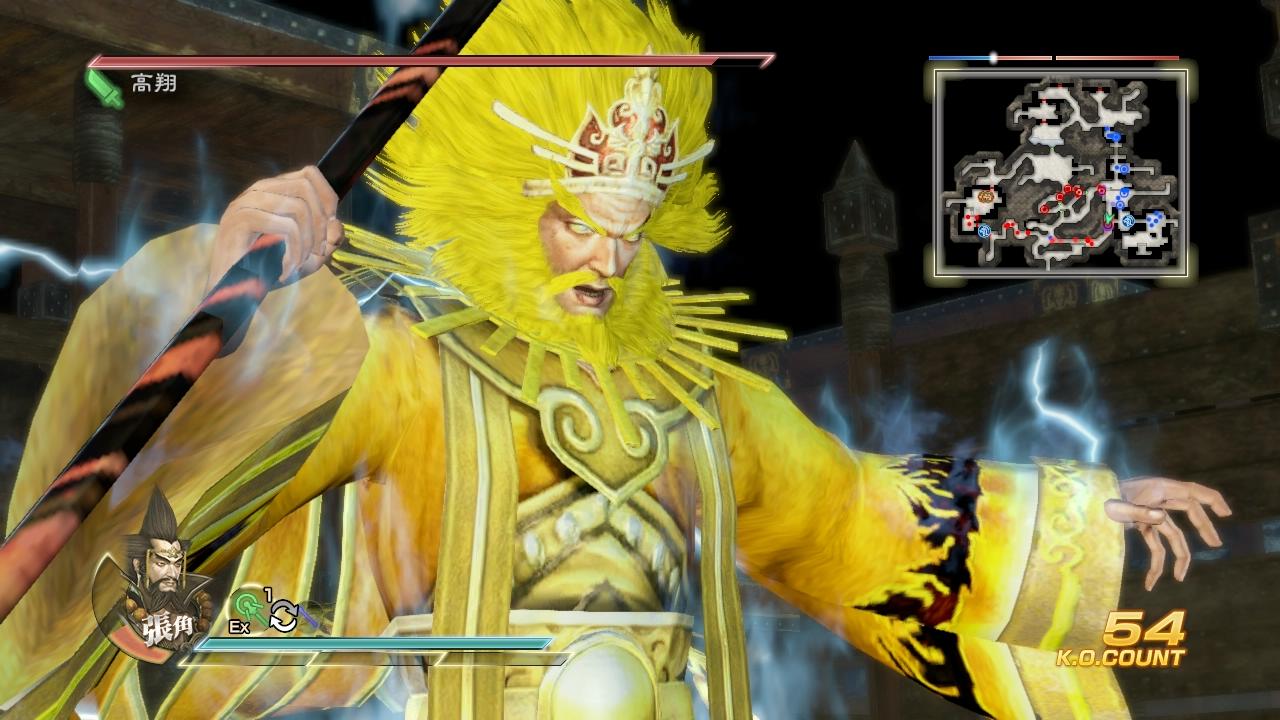Toggle the number 1 weapon slot indicator
The image size is (1280, 720).
pyautogui.click(x=267, y=592)
